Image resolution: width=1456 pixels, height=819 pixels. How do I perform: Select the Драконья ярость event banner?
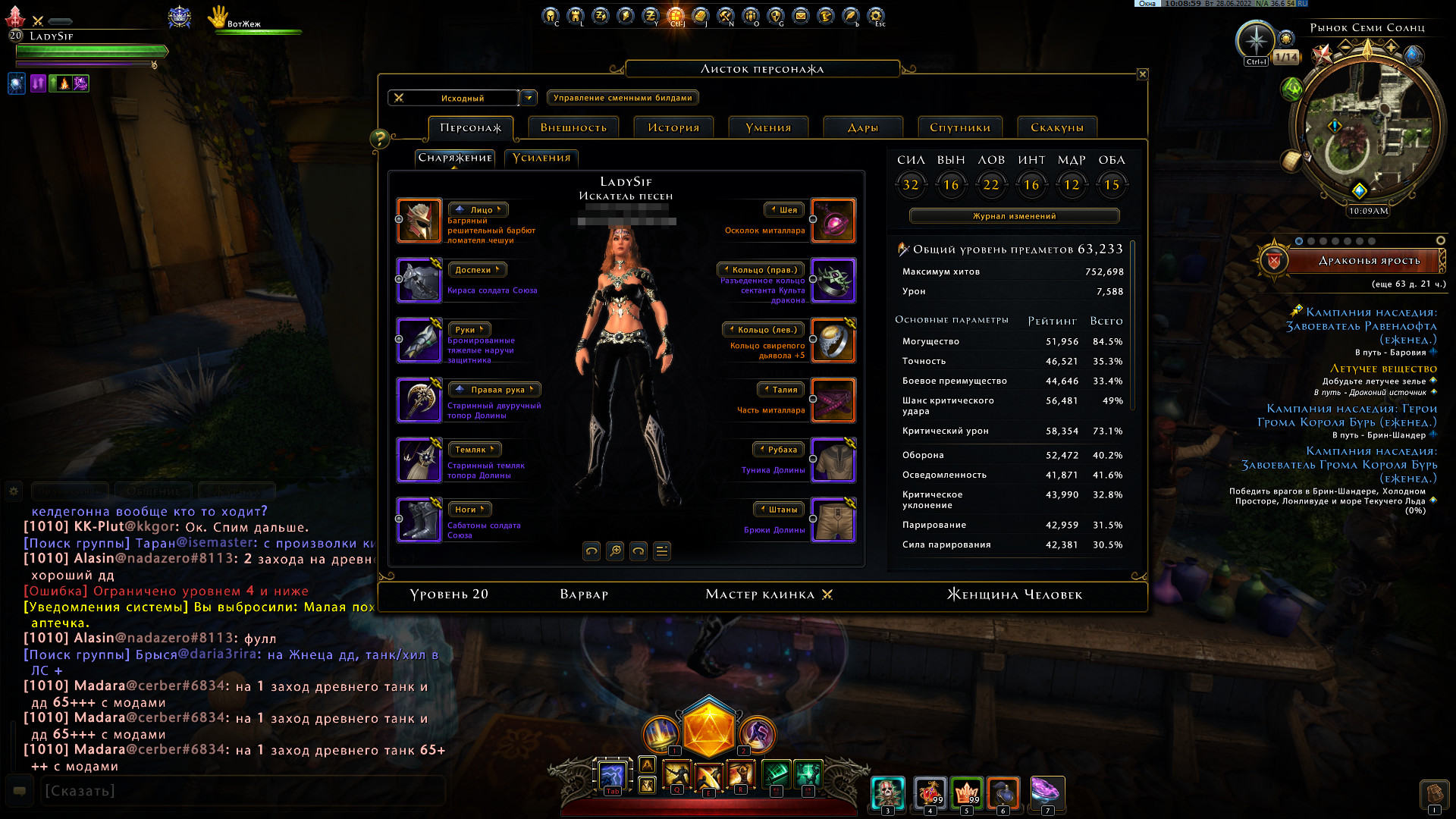point(1368,261)
